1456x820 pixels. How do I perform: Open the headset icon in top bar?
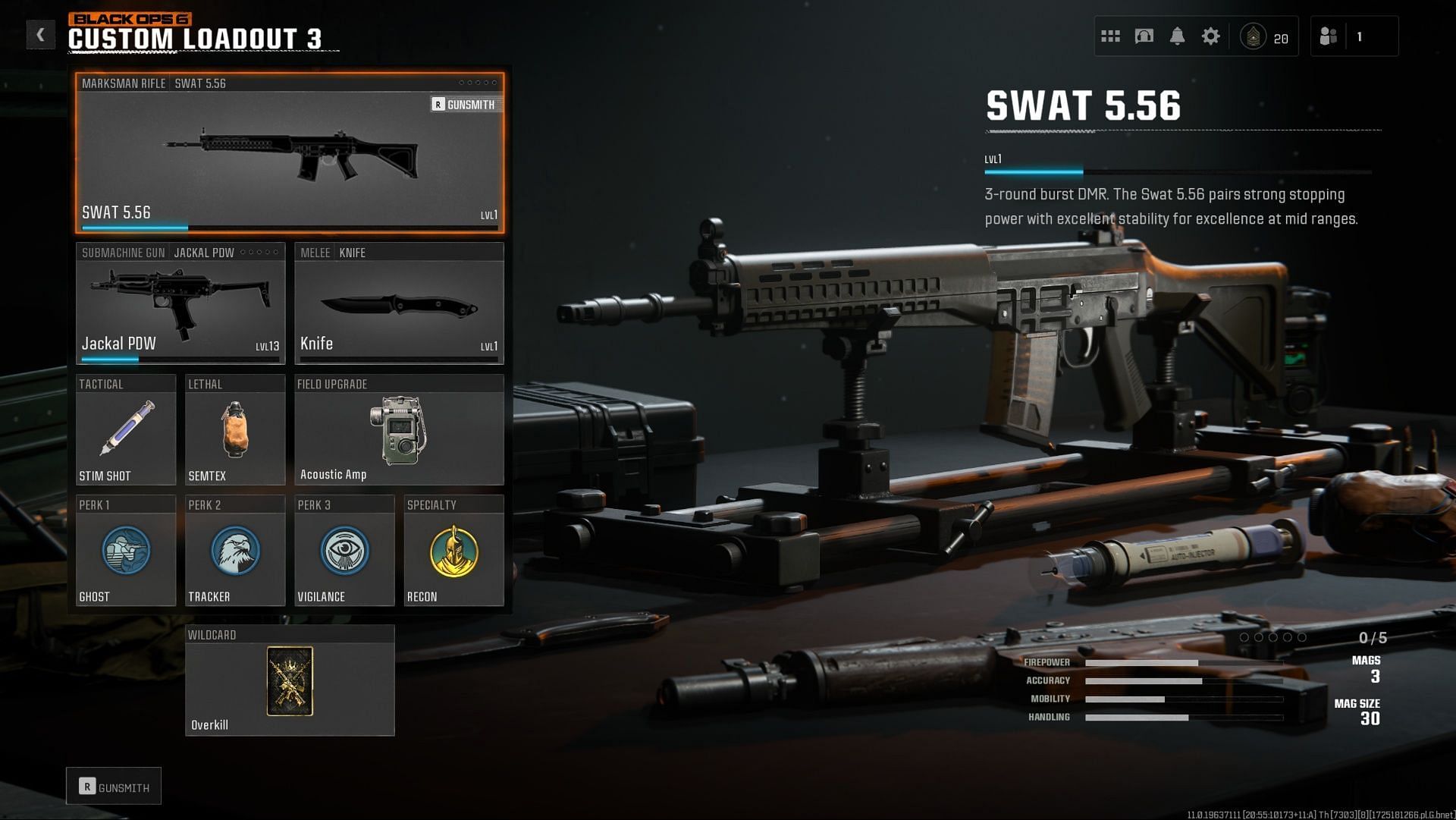[x=1144, y=36]
